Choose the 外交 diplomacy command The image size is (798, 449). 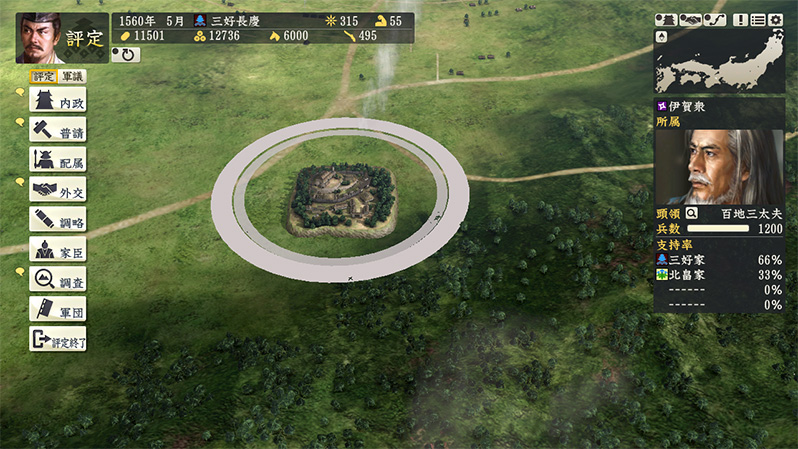pos(58,190)
